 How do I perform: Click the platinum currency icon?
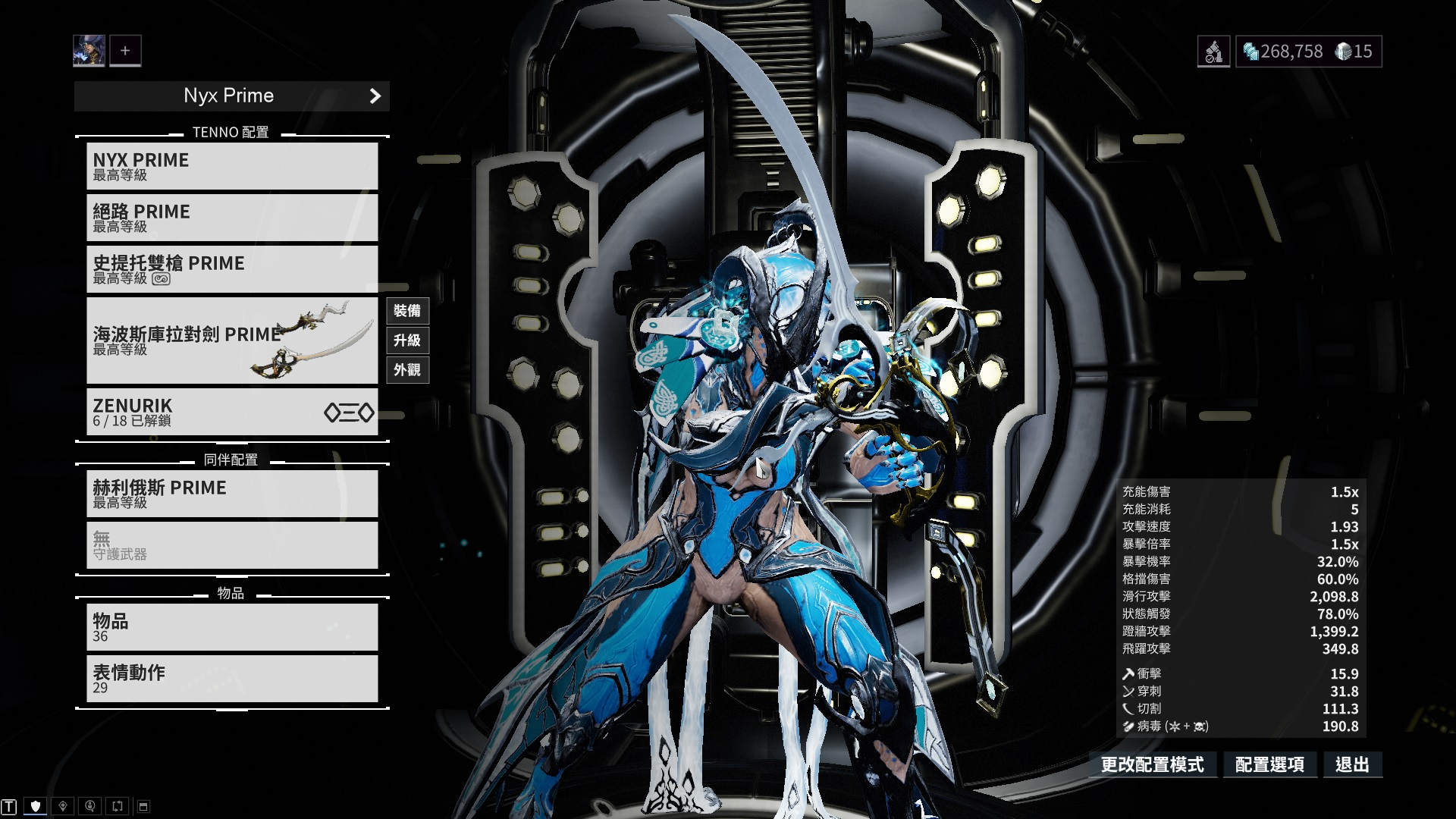[1342, 51]
